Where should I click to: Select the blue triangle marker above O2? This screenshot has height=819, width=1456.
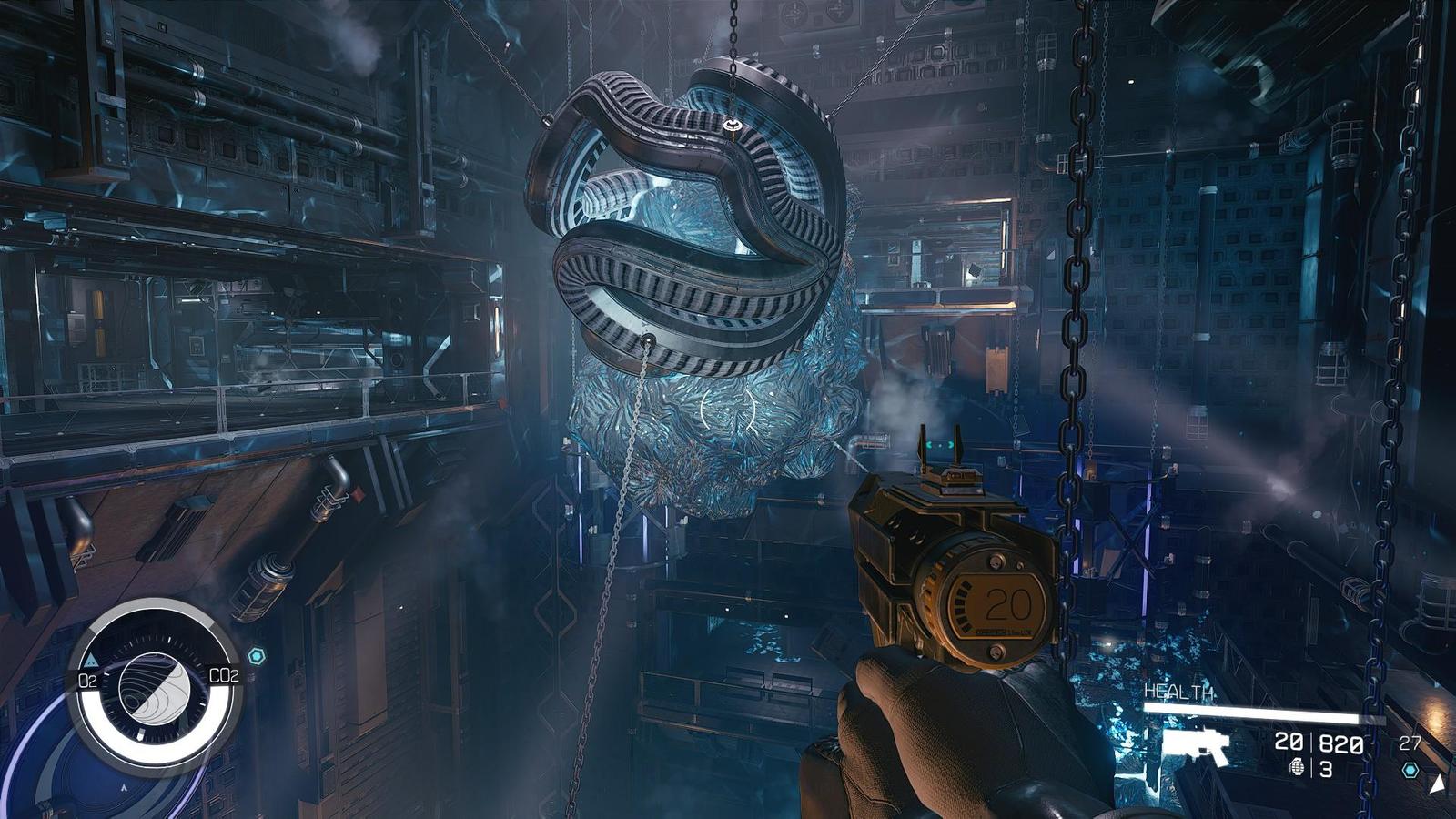tap(91, 660)
